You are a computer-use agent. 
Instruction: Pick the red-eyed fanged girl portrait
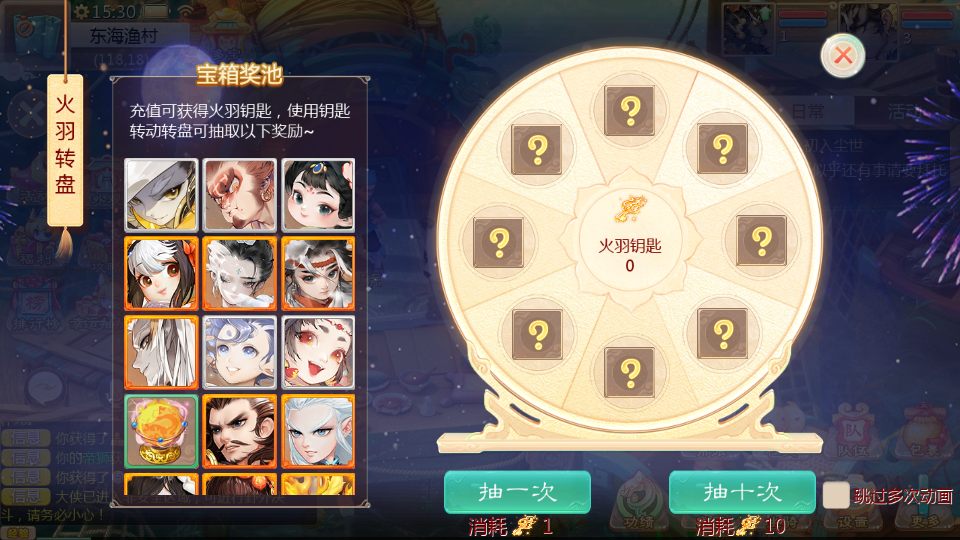(317, 352)
